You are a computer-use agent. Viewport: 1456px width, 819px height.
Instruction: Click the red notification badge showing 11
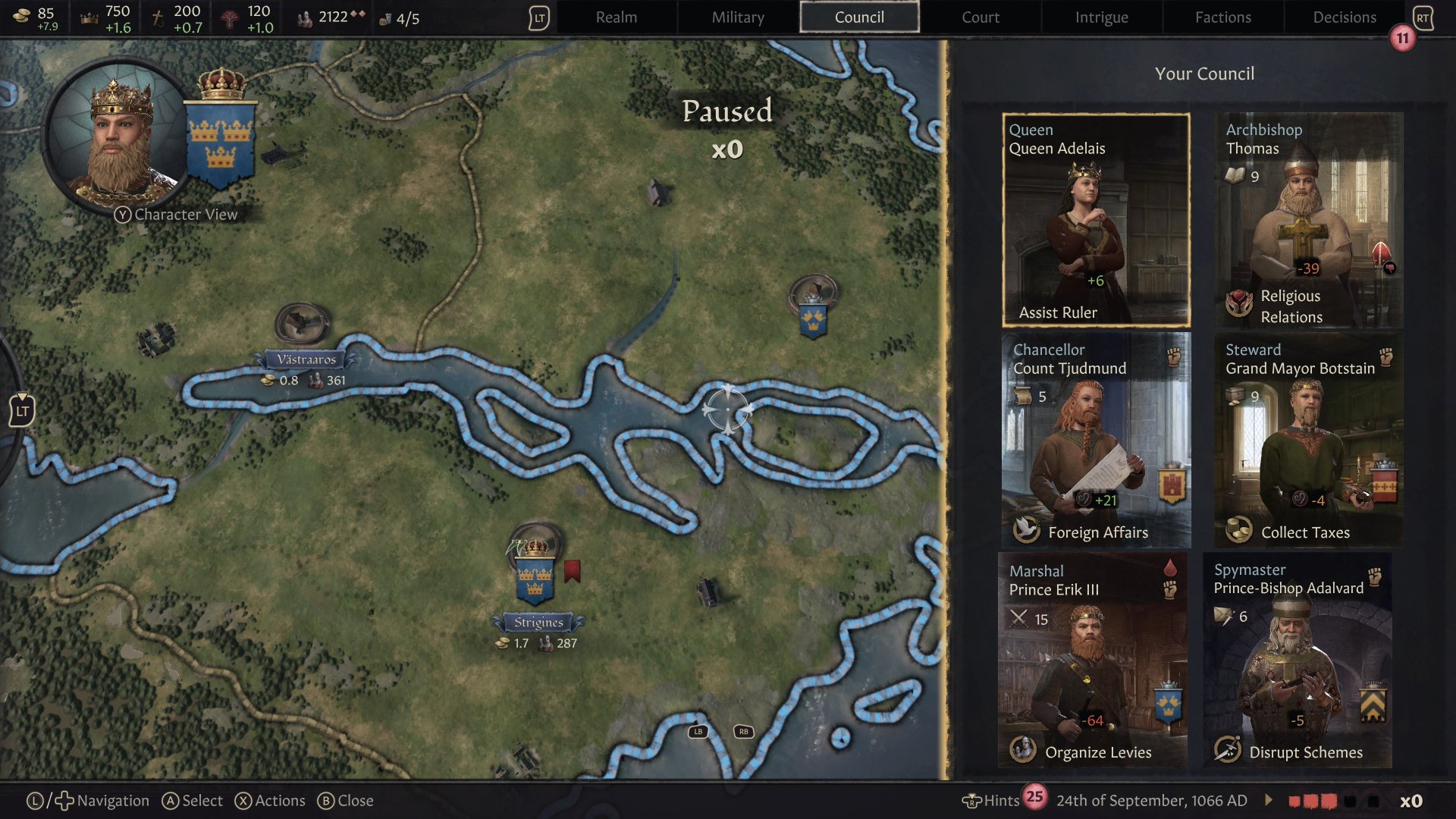[1402, 36]
